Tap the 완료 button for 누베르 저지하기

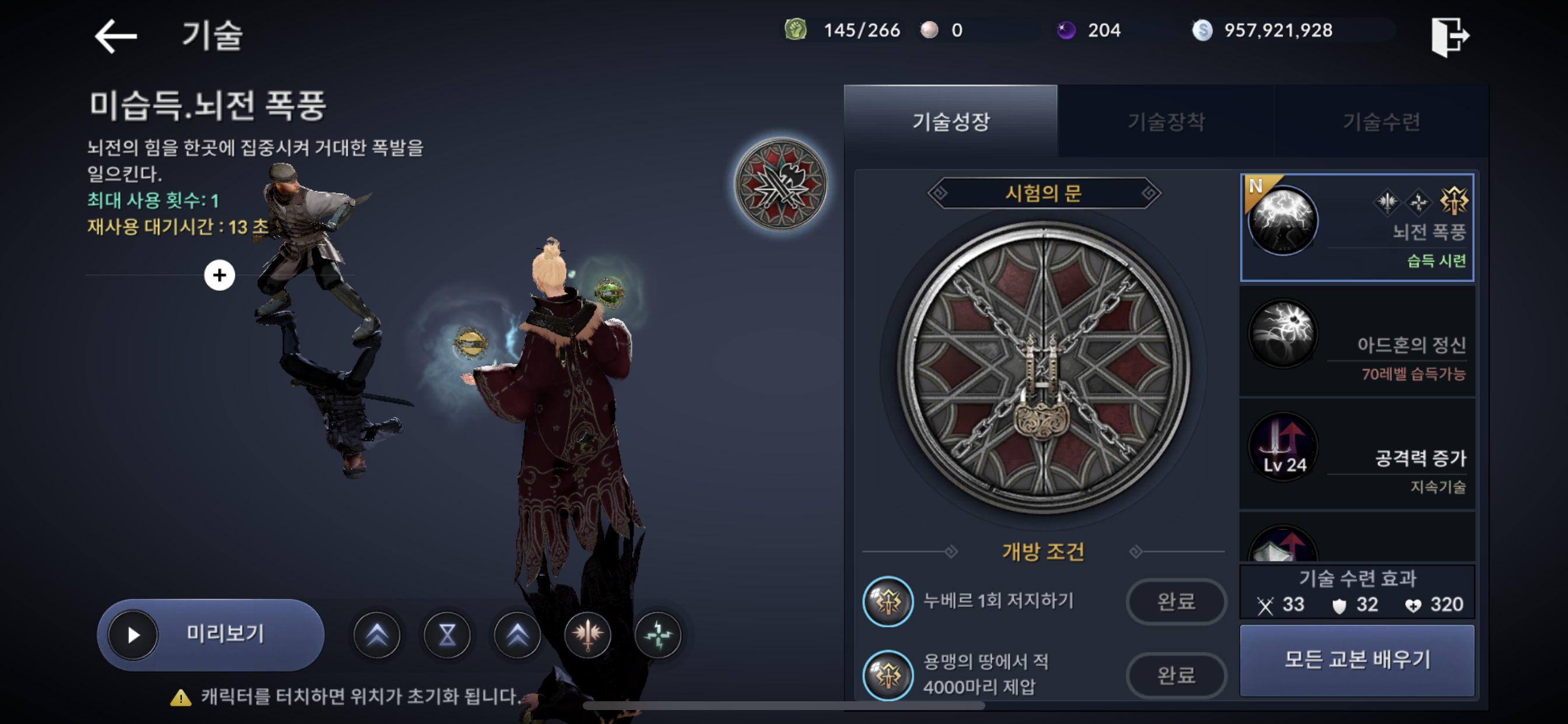[x=1175, y=601]
